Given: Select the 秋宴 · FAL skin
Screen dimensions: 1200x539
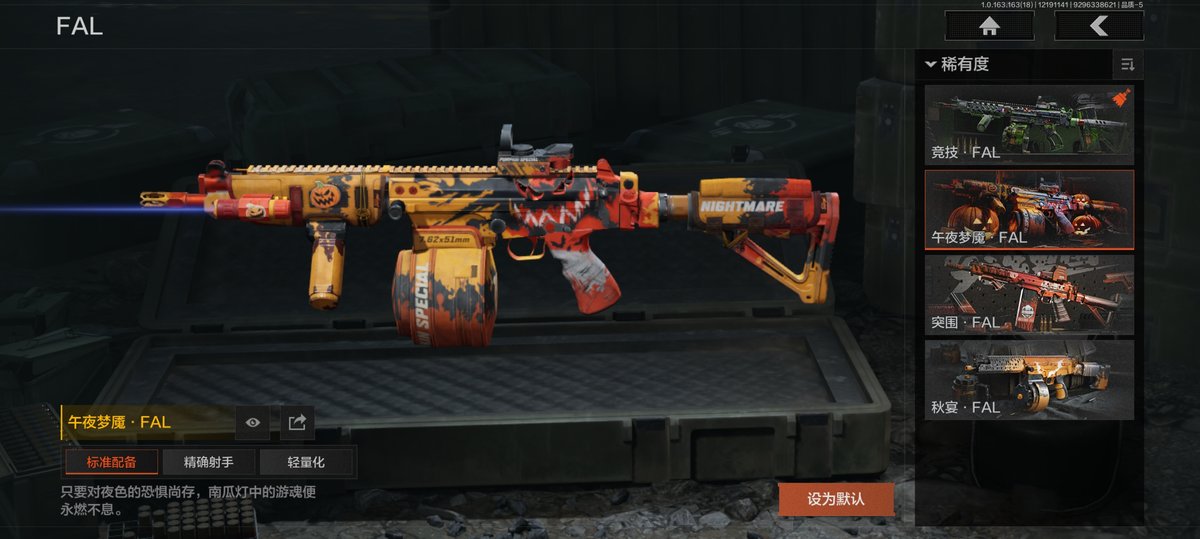Looking at the screenshot, I should (1028, 379).
